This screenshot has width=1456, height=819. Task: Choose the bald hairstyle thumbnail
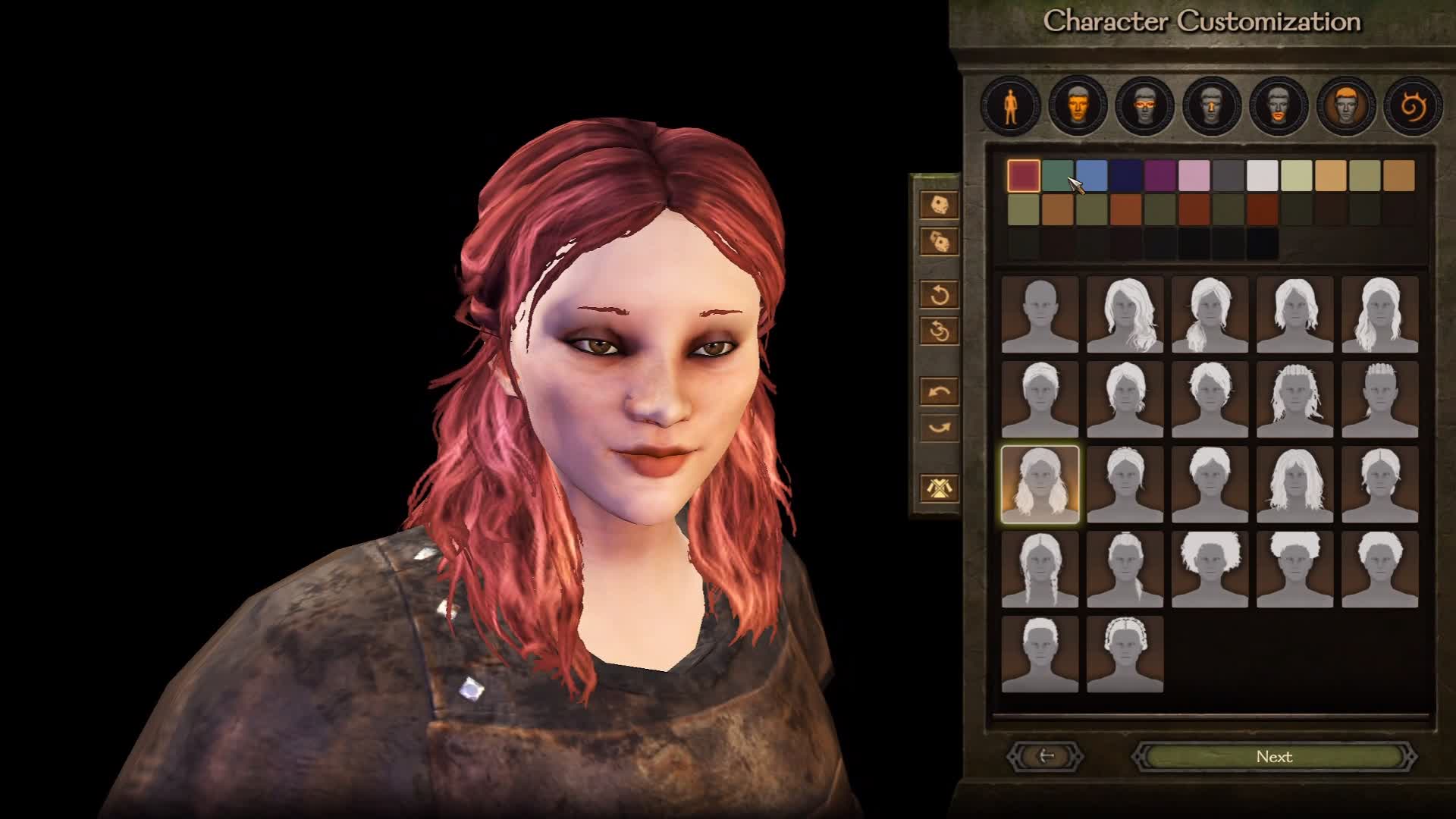pyautogui.click(x=1040, y=315)
